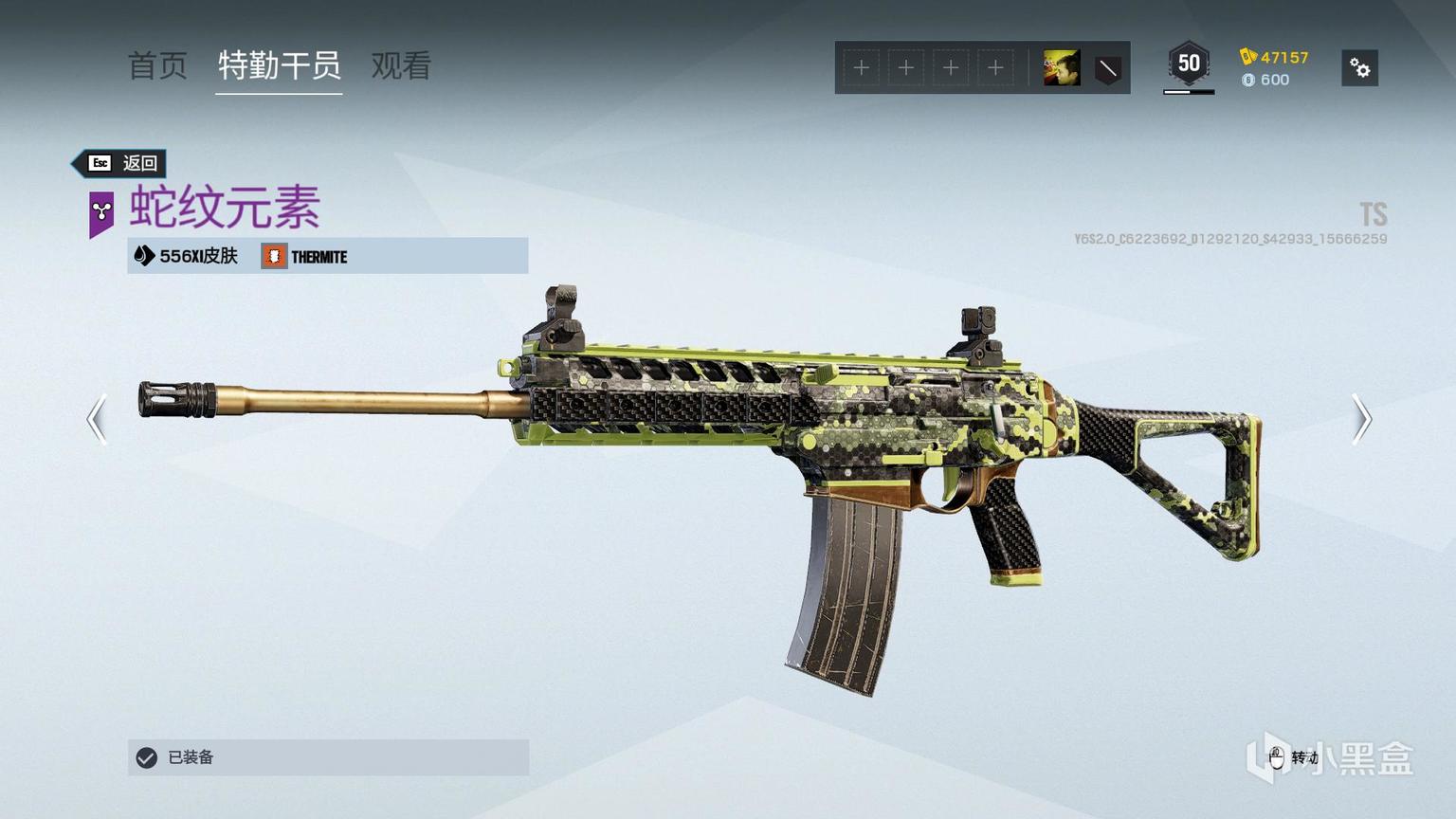Open the renown currency balance
Image resolution: width=1456 pixels, height=819 pixels.
1275,57
